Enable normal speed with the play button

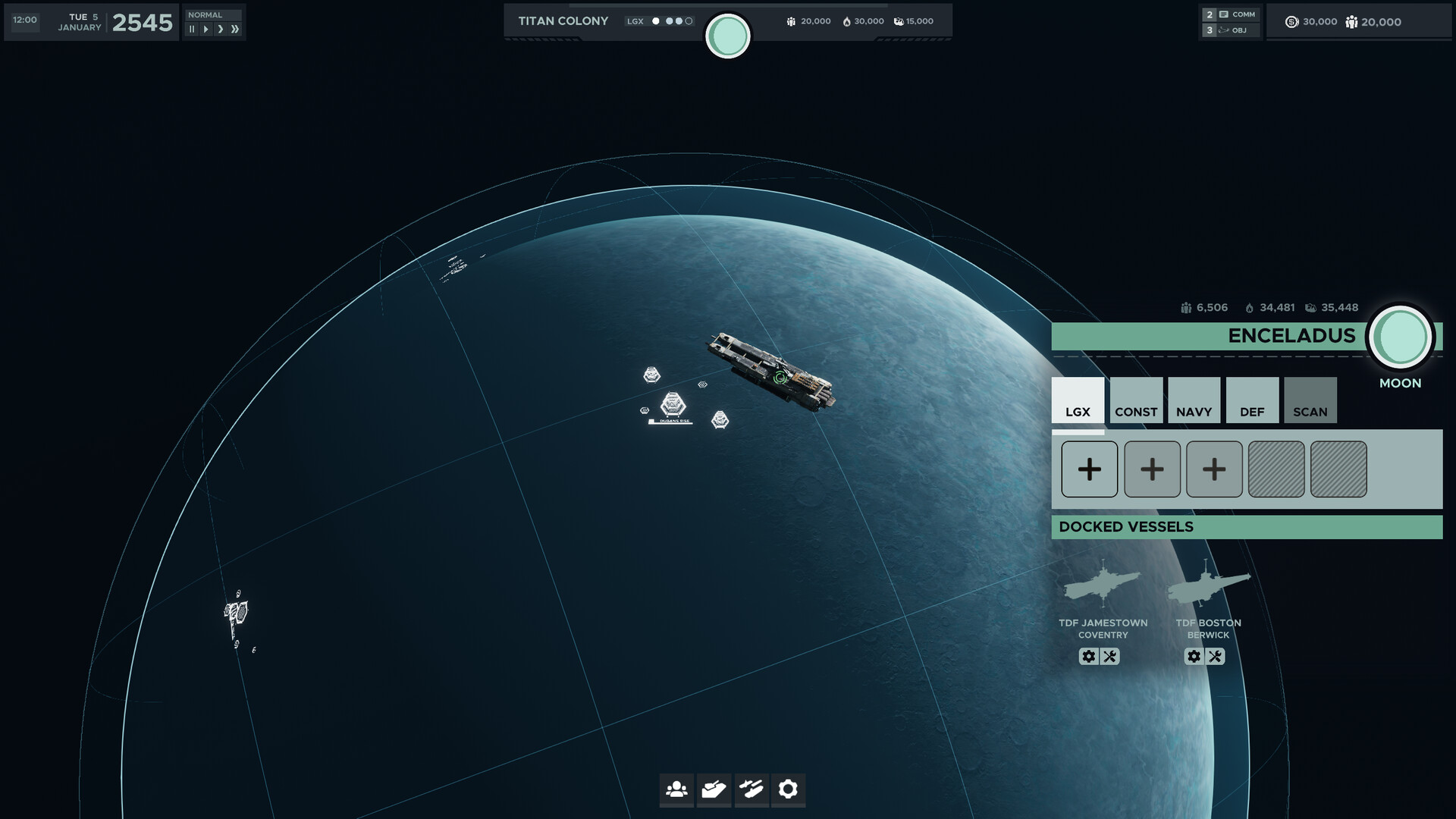tap(205, 28)
